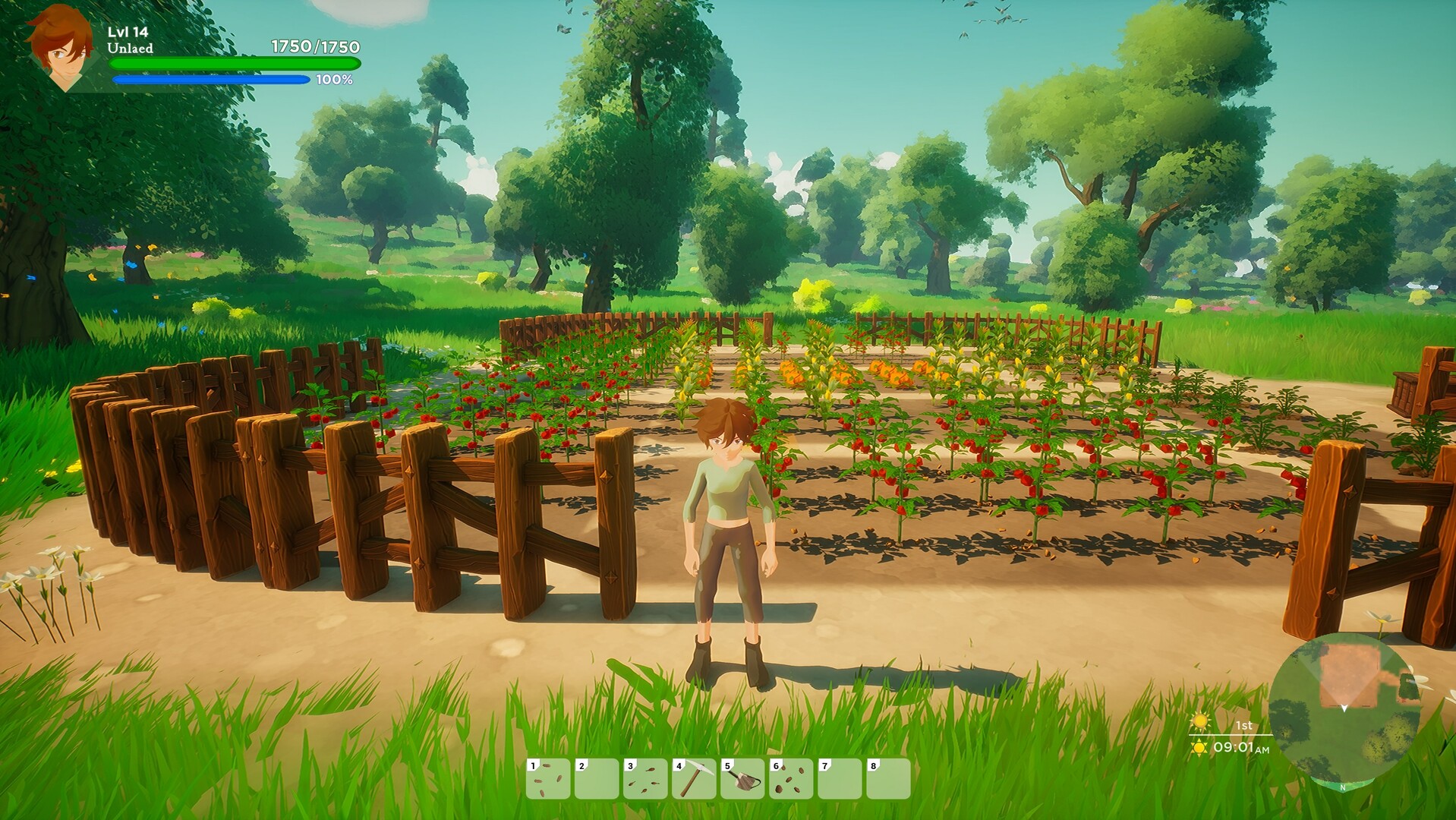
Task: Select the seeds in hotbar slot 1
Action: pos(548,778)
